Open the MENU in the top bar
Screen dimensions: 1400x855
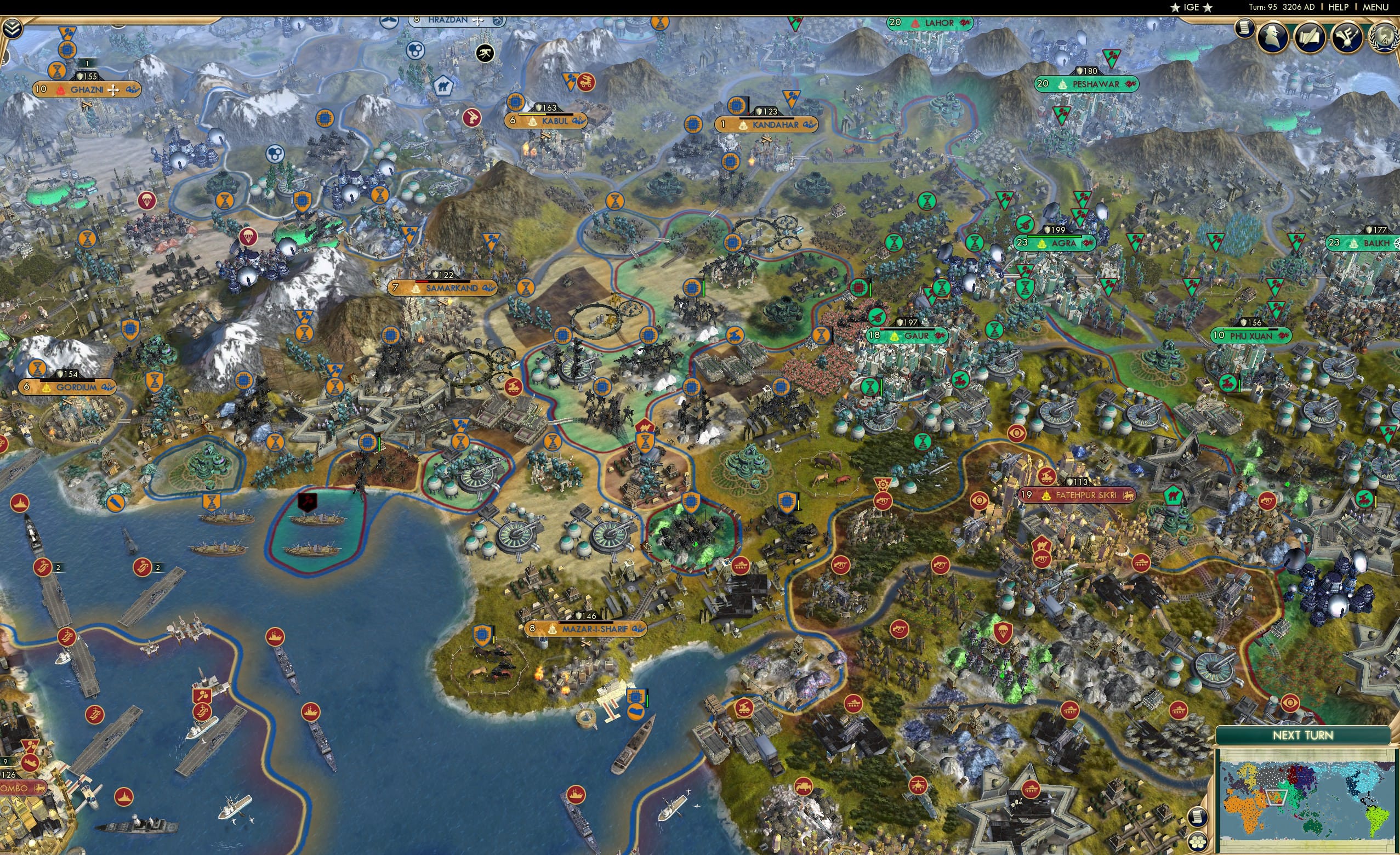(x=1382, y=7)
